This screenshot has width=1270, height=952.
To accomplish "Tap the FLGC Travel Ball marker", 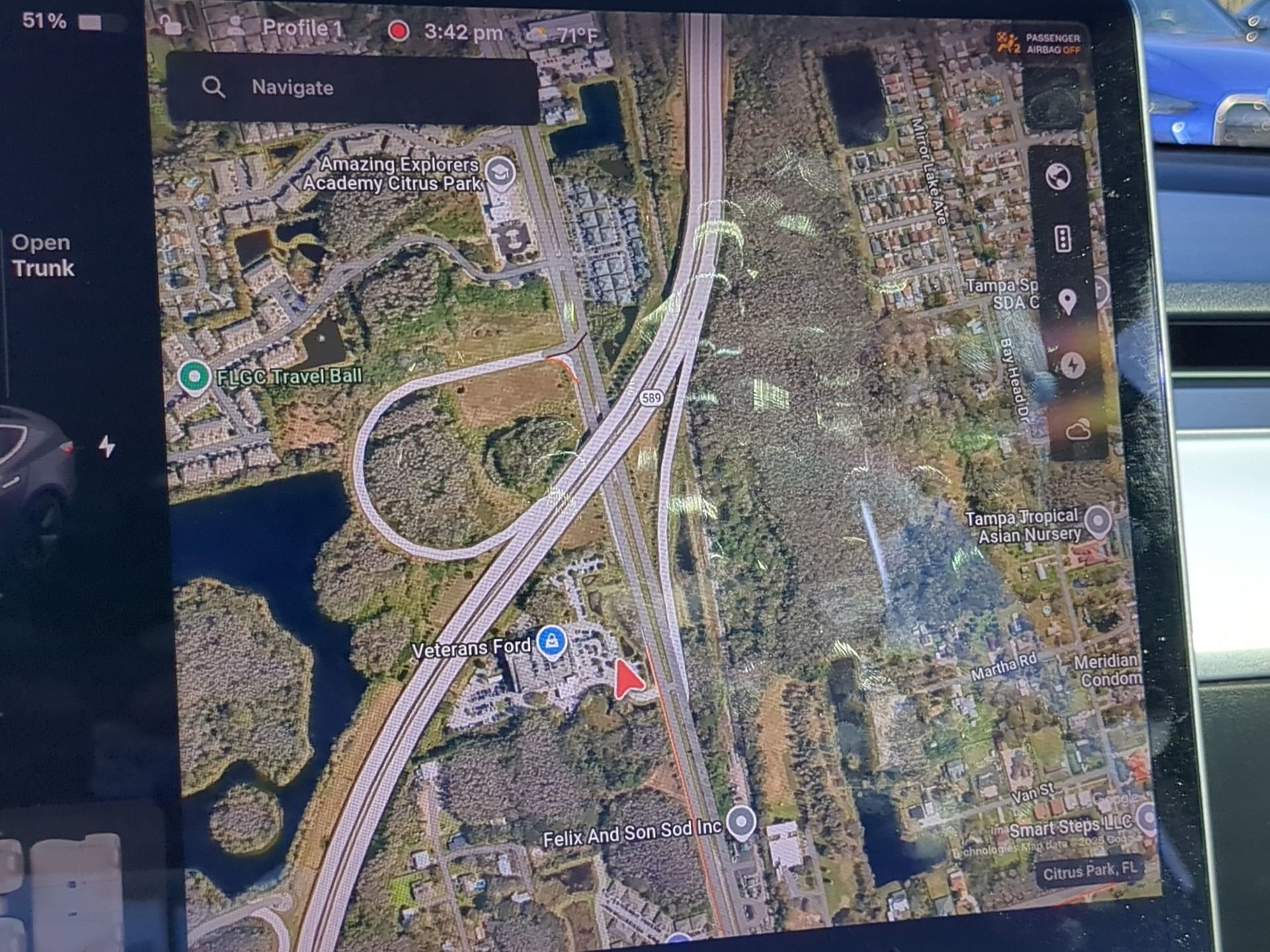I will coord(194,376).
